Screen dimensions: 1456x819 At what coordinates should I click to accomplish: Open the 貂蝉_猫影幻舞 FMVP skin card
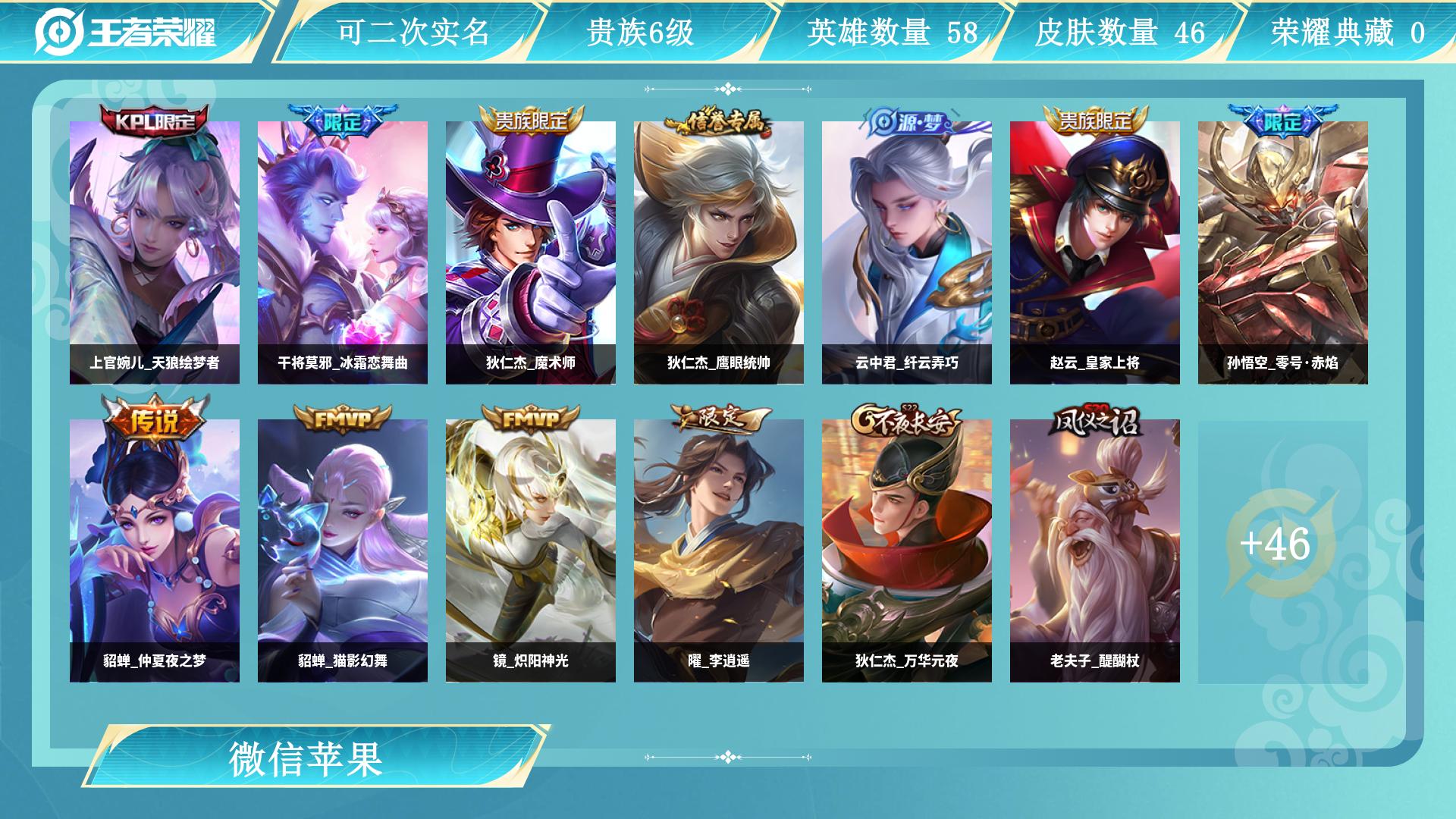(343, 550)
